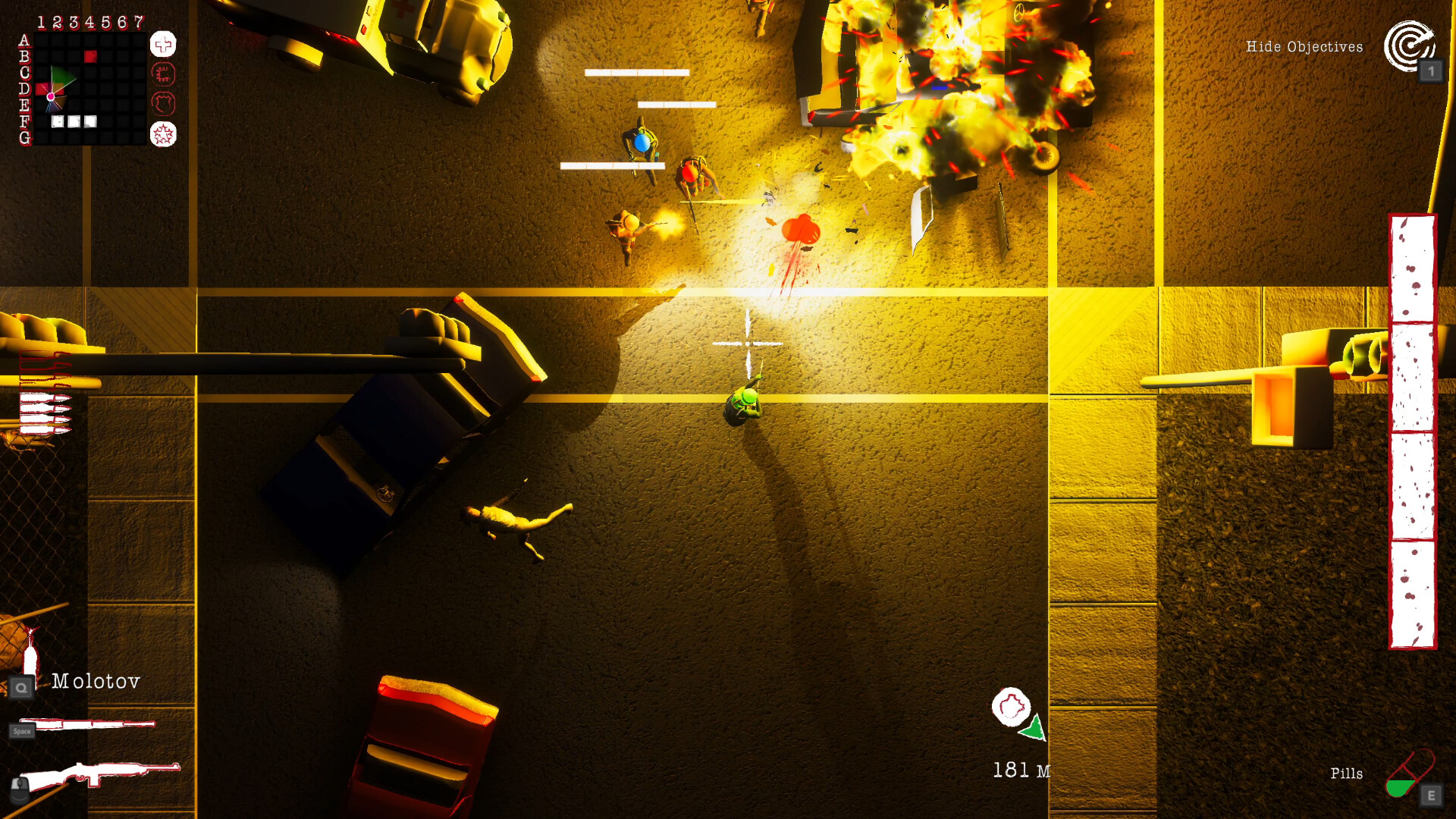Select the medical cross icon beside the minimap
Screen dimensions: 1456x819
click(x=163, y=45)
